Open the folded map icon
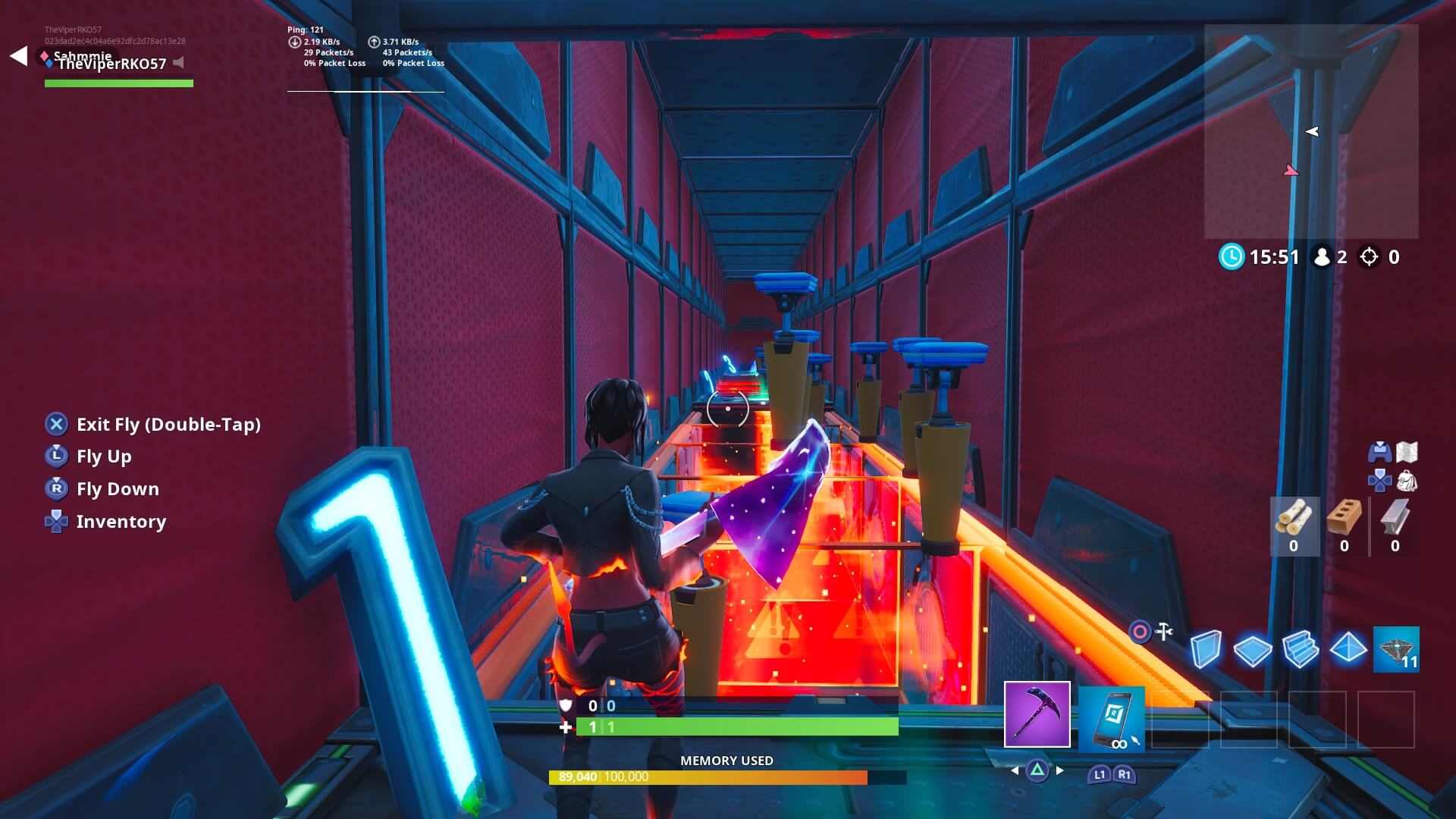Screen dimensions: 1456x819 (1407, 452)
